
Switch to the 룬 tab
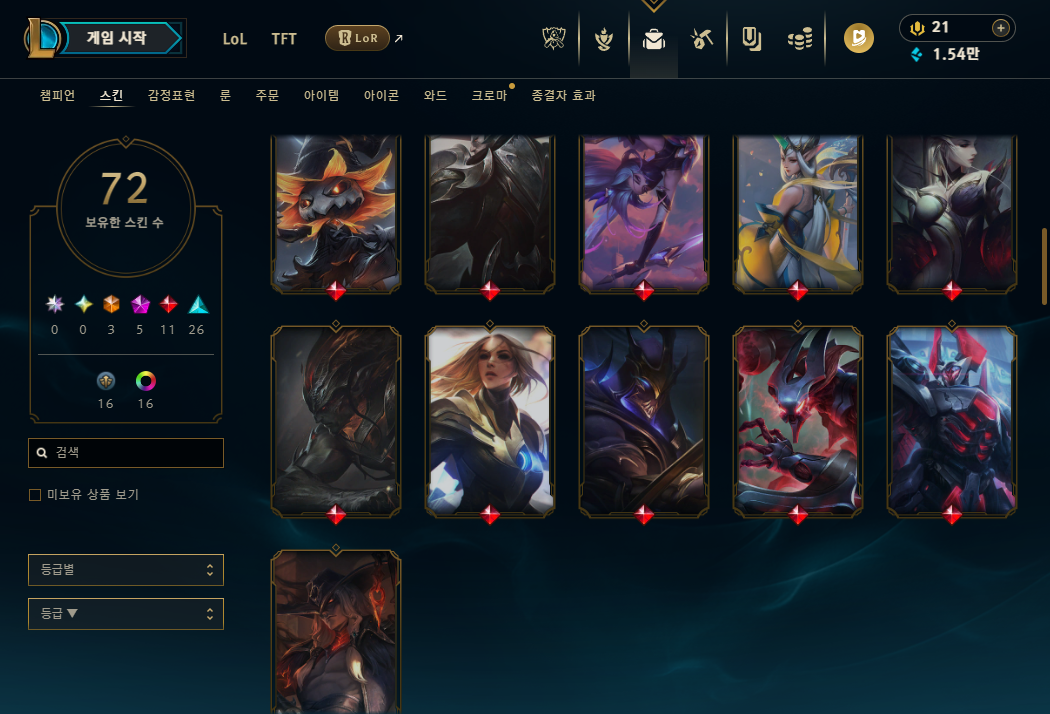225,96
